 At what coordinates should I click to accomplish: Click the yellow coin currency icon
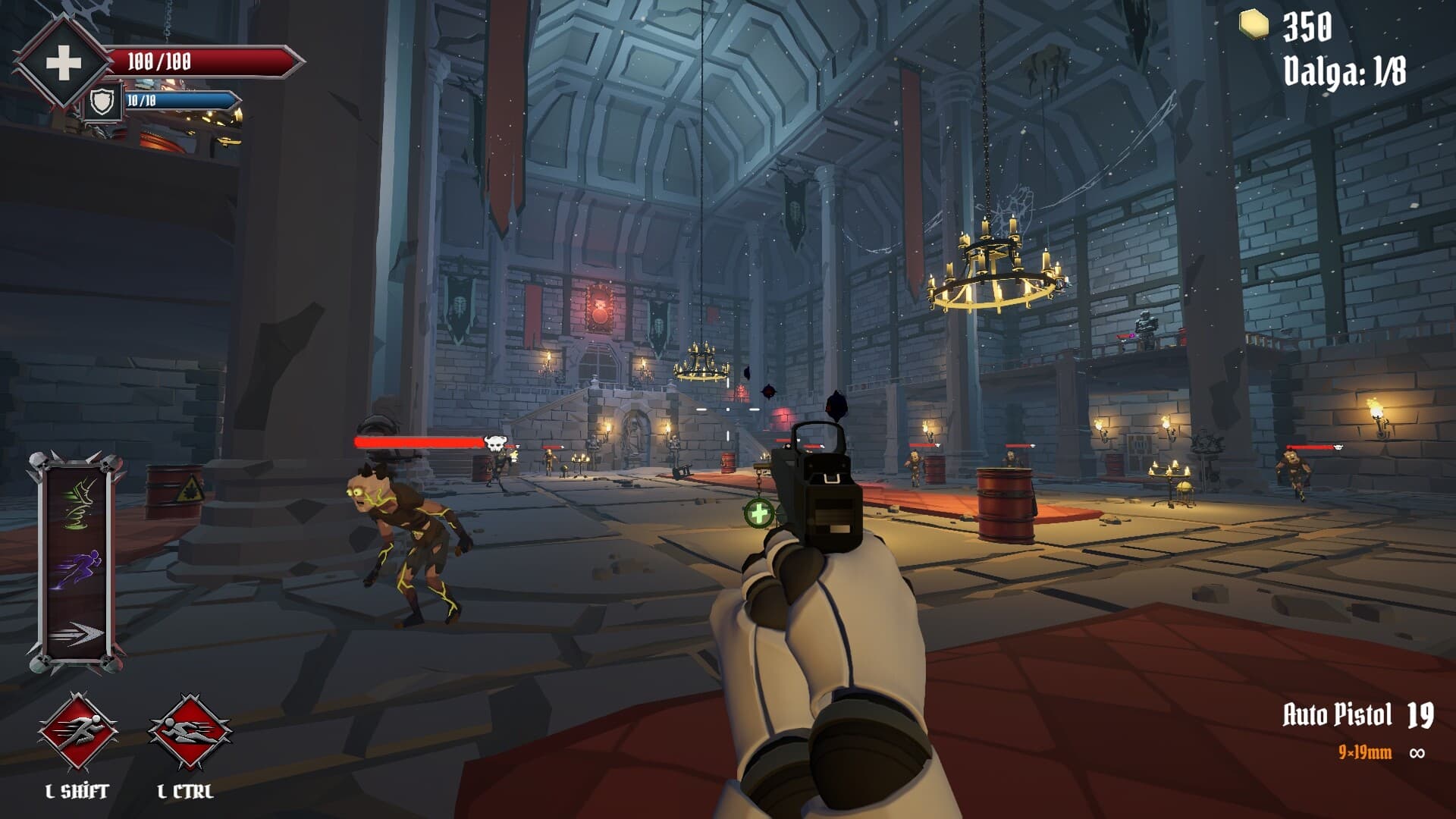(1255, 23)
